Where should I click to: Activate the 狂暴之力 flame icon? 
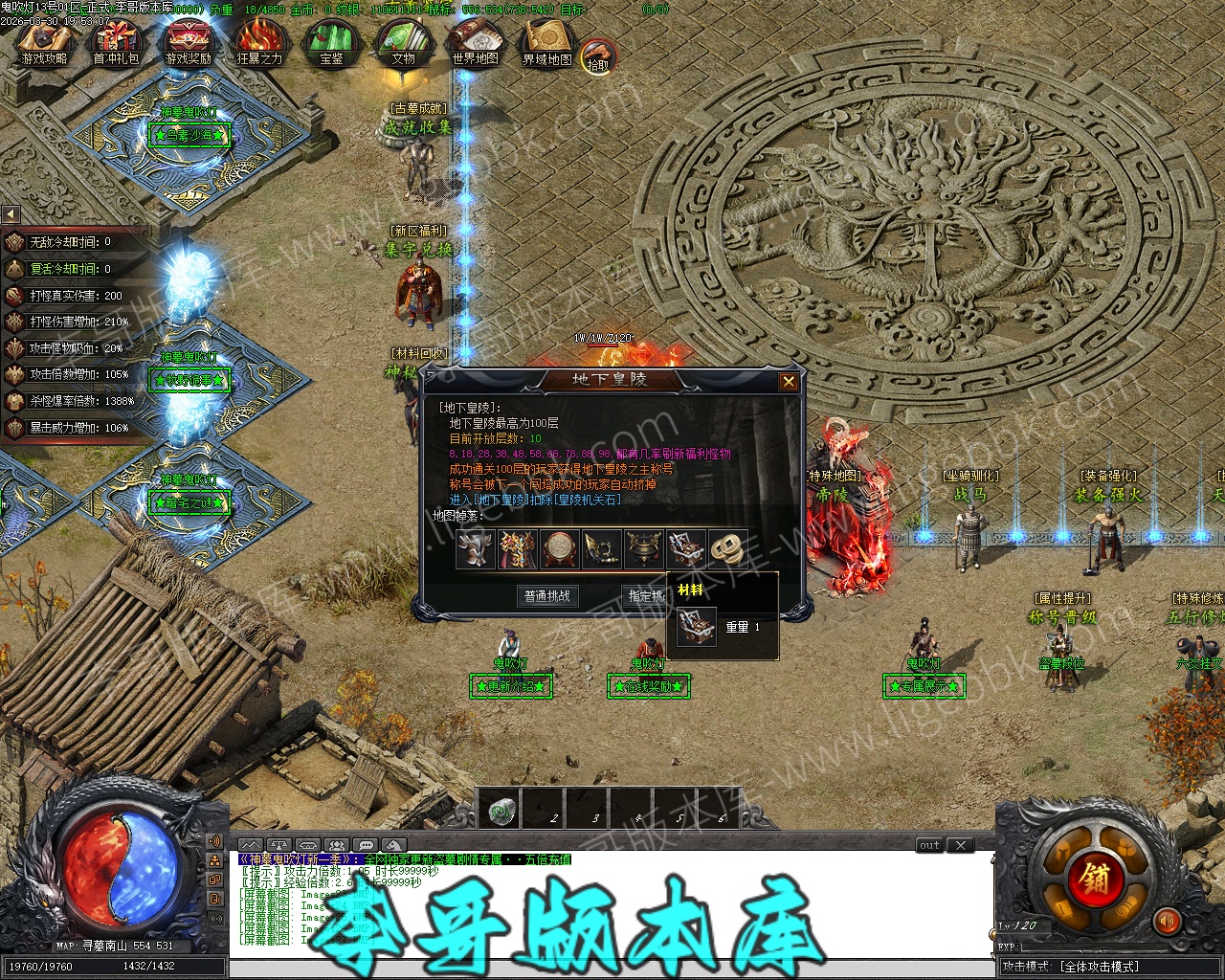[259, 44]
